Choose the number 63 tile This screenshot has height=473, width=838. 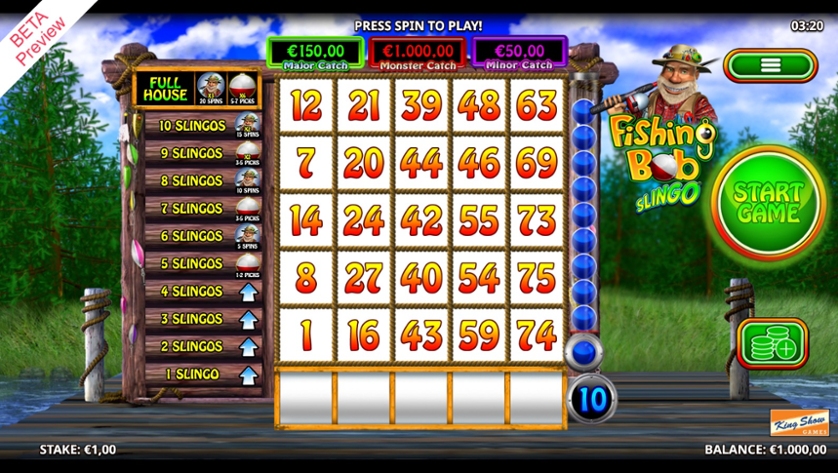pos(538,103)
